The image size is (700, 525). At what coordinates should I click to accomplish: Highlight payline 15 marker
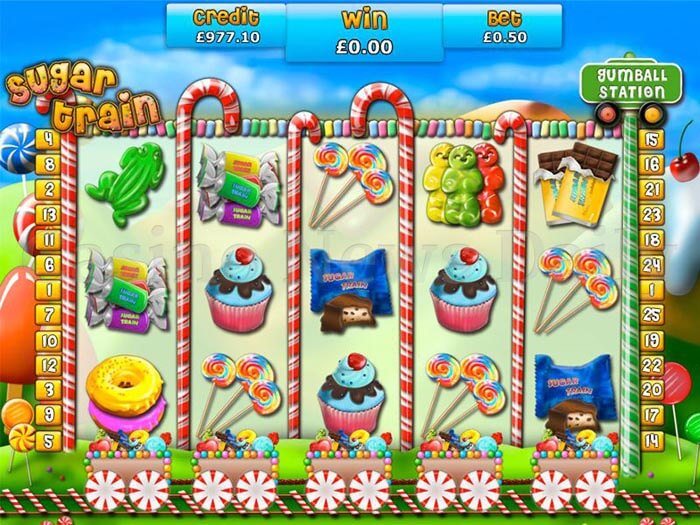(653, 139)
